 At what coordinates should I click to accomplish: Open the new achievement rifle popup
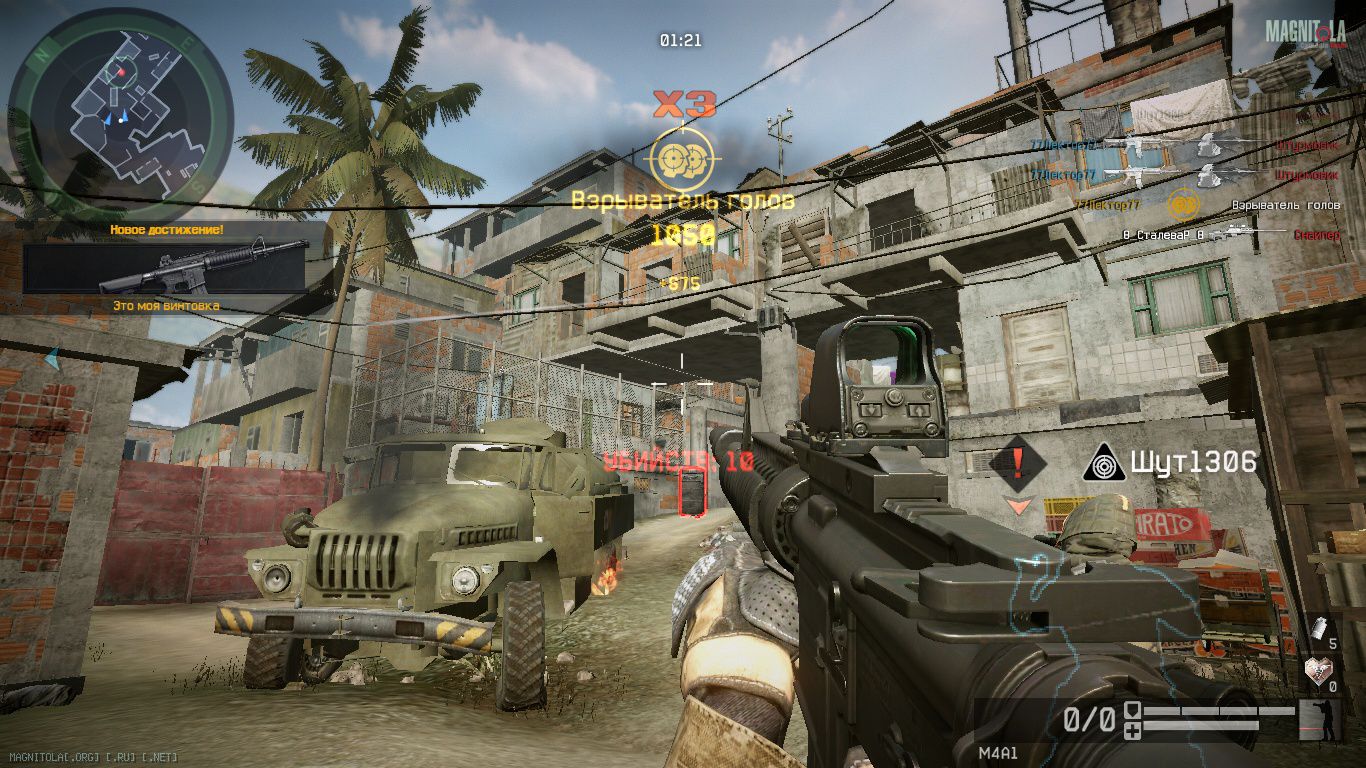click(x=166, y=267)
